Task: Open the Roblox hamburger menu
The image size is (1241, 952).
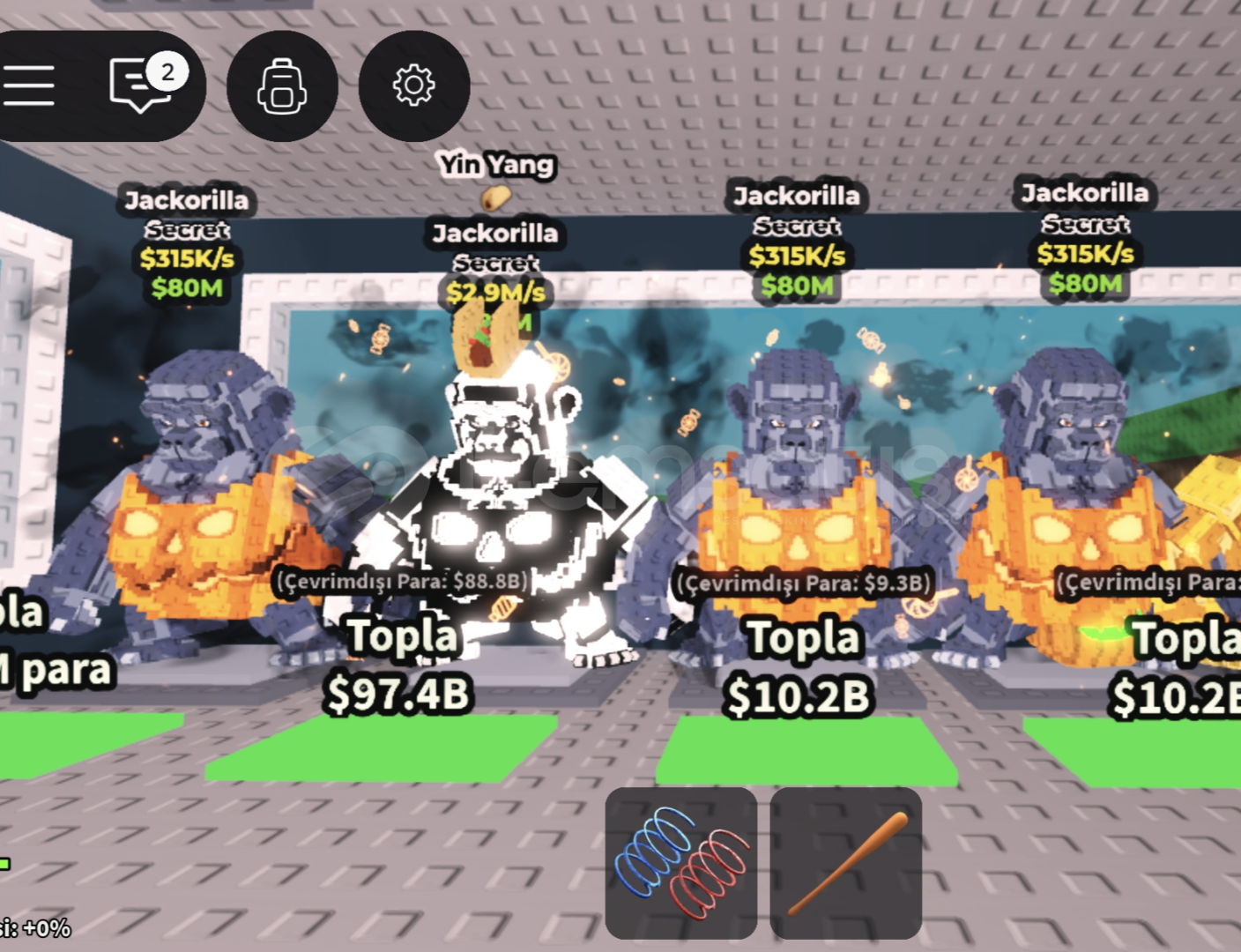Action: click(x=30, y=85)
